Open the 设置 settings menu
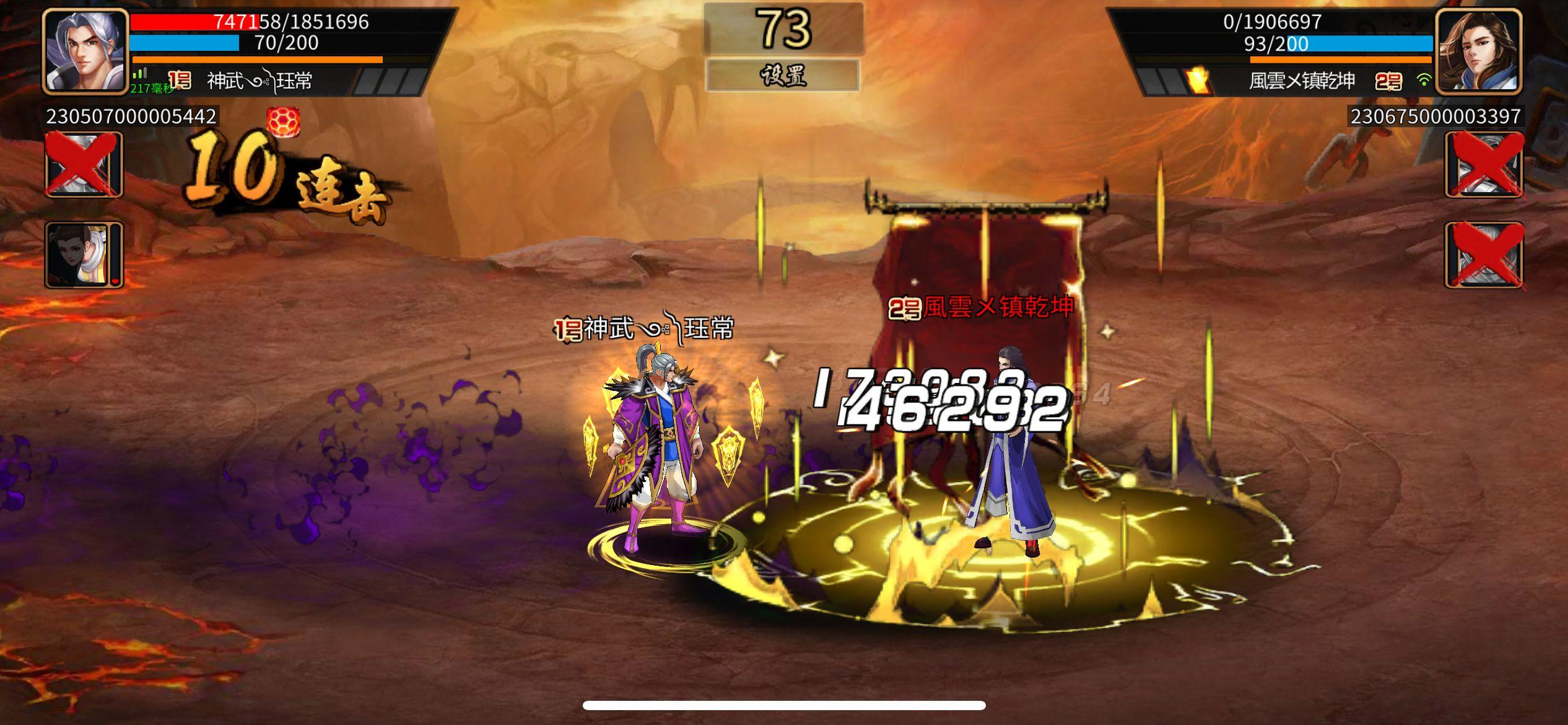Viewport: 1568px width, 725px height. pos(784,74)
